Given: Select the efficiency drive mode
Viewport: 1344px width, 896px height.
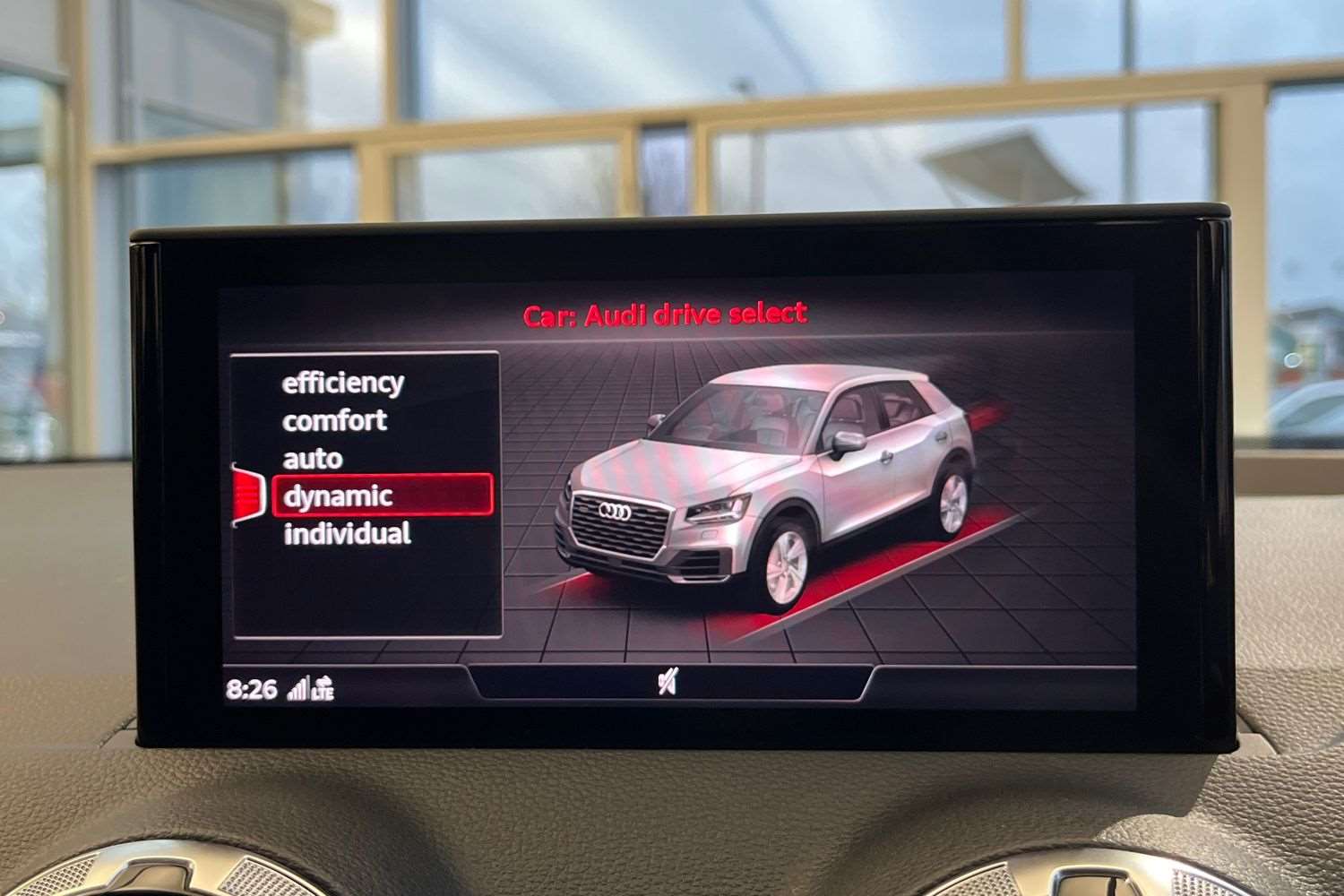Looking at the screenshot, I should 343,383.
